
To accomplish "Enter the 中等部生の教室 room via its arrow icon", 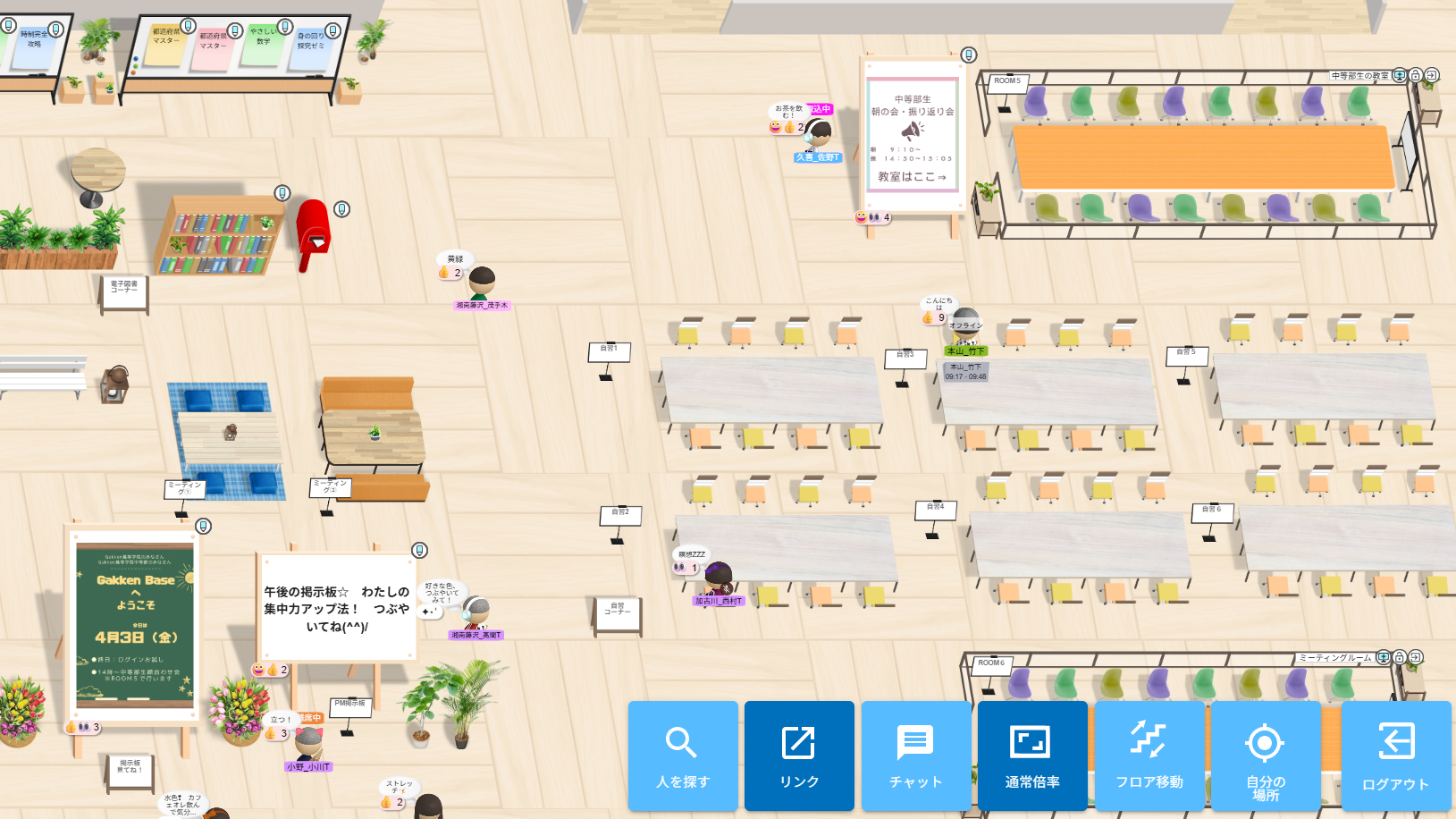I will (x=1431, y=75).
